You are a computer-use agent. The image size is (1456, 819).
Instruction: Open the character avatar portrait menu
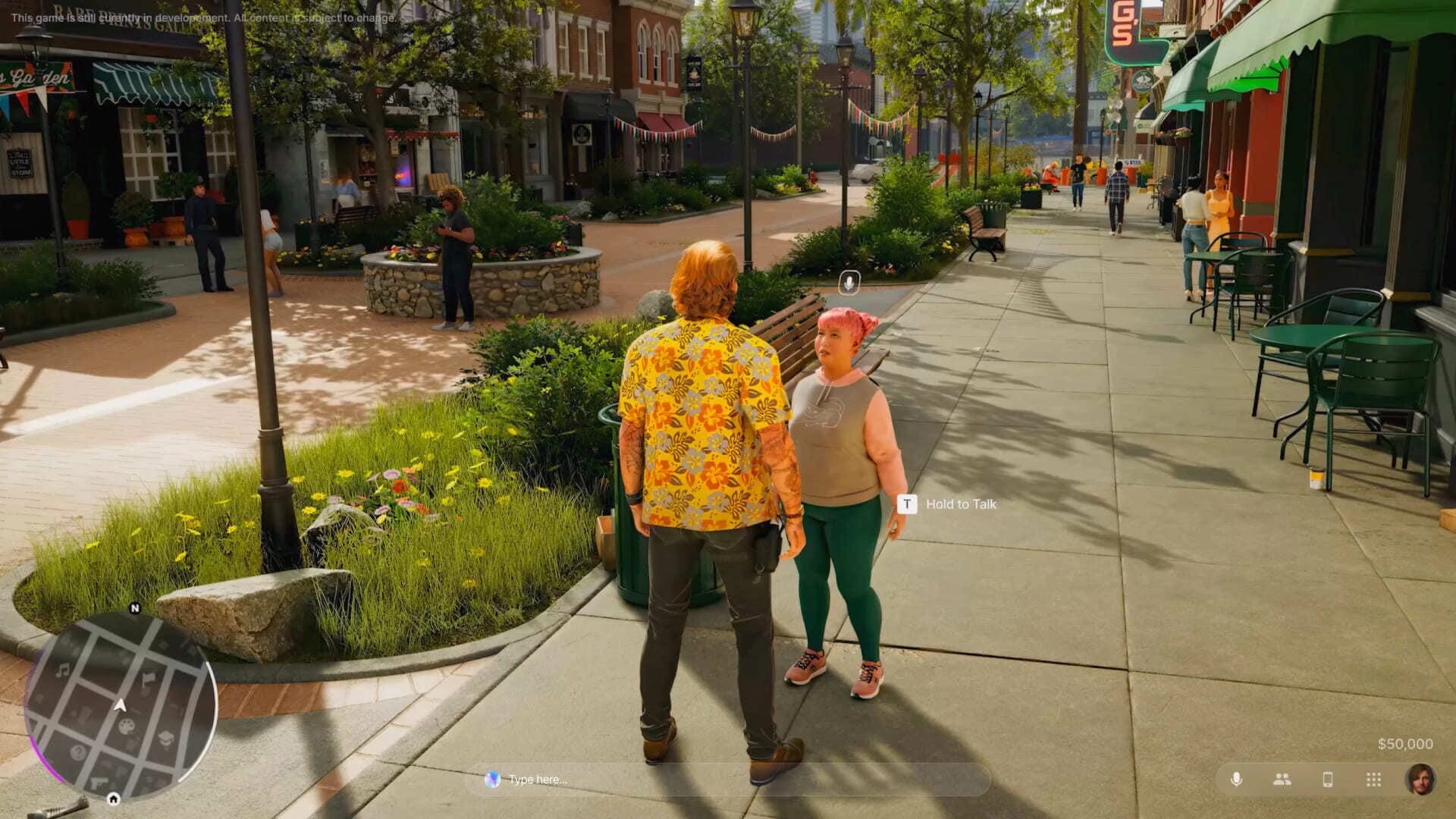pyautogui.click(x=1422, y=780)
